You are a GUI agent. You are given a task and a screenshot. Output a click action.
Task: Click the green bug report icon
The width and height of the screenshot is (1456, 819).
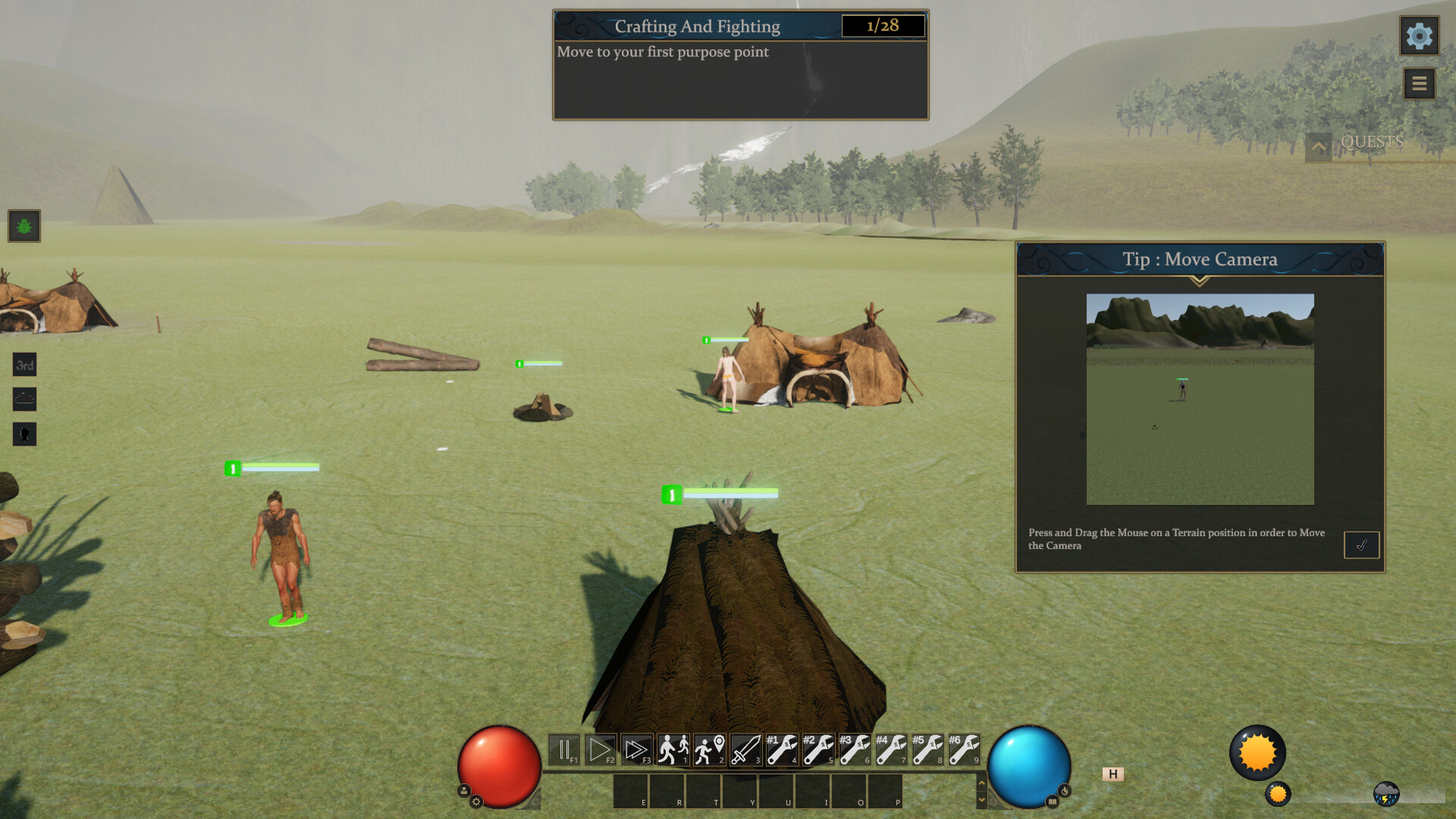tap(25, 226)
